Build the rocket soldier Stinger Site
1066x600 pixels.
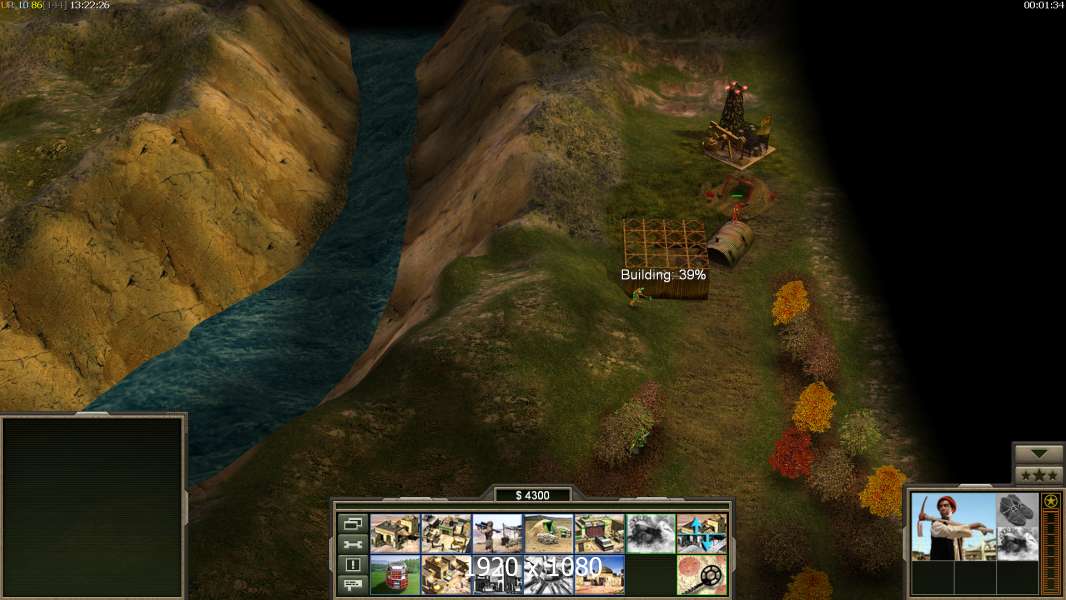(497, 534)
